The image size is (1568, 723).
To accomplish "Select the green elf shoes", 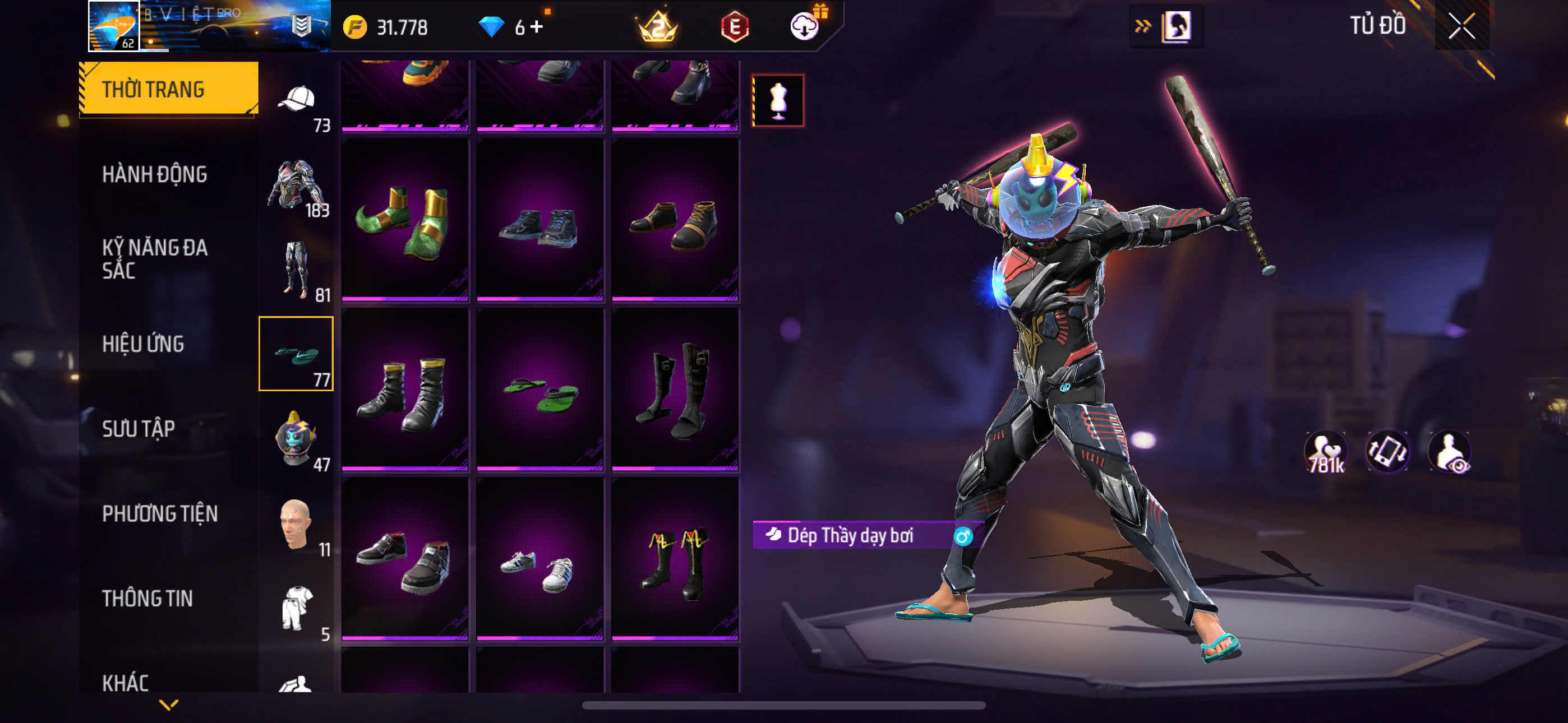I will [405, 220].
